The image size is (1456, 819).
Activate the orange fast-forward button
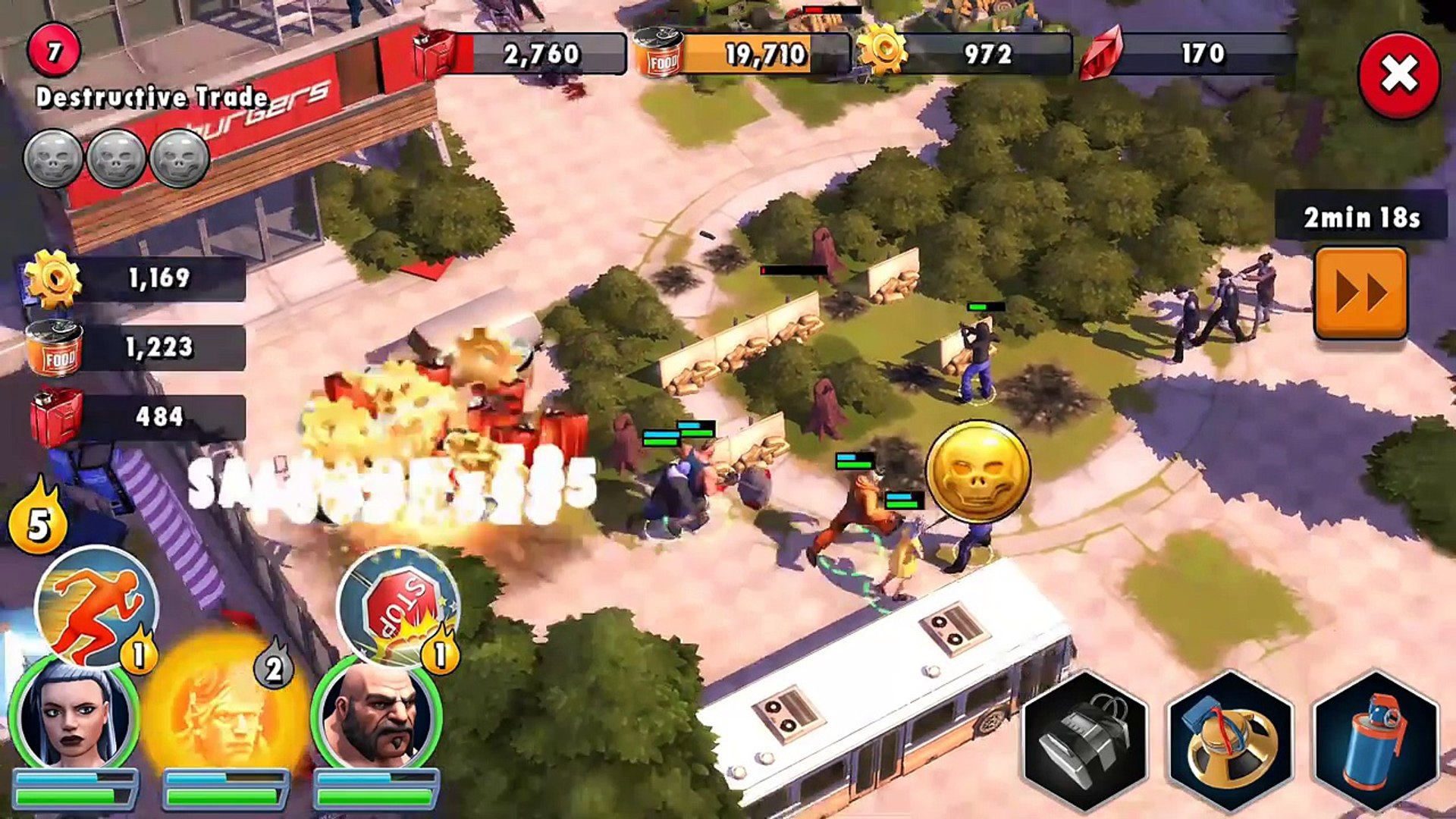1360,293
